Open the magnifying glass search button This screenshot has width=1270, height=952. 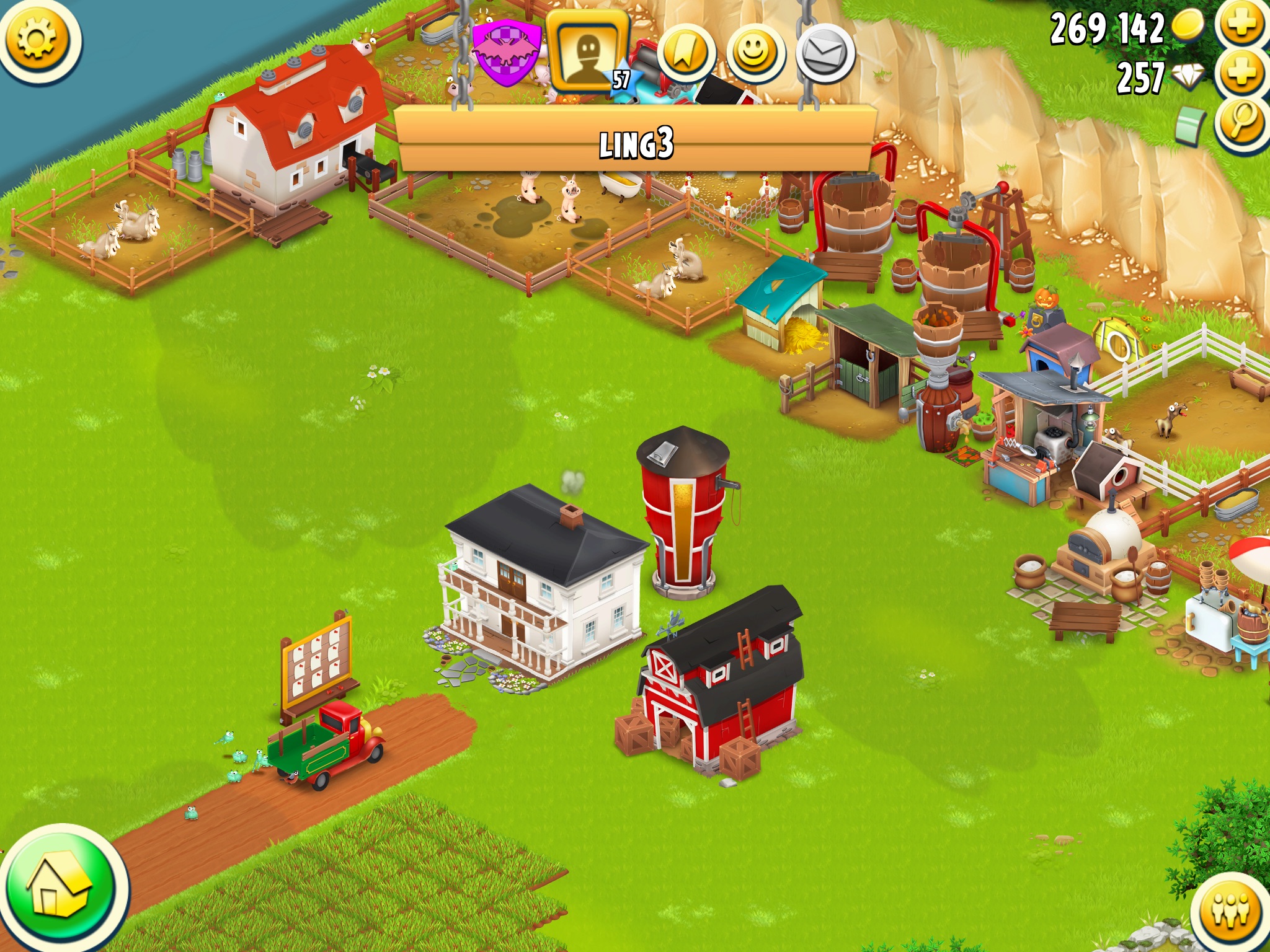click(1241, 123)
